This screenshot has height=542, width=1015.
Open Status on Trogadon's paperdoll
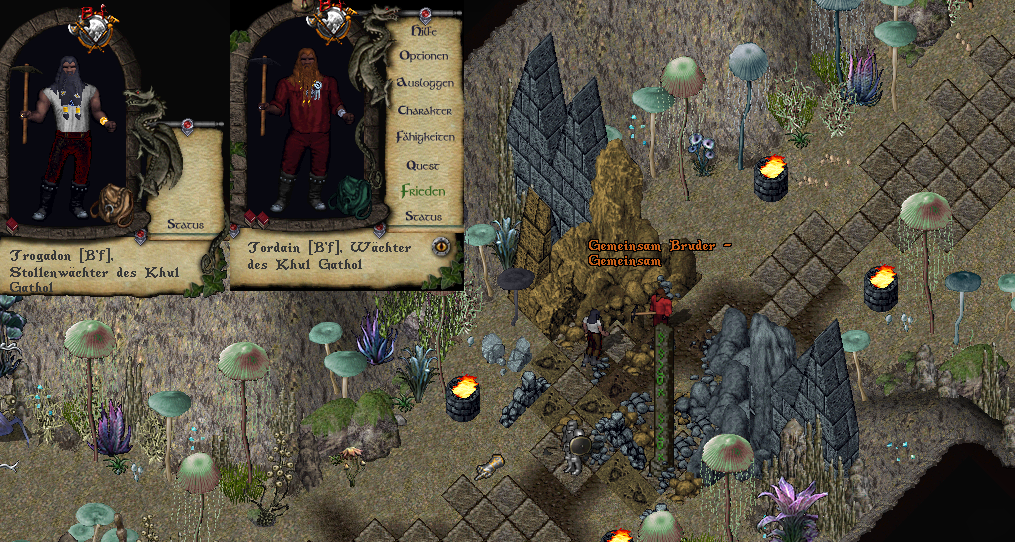click(185, 224)
